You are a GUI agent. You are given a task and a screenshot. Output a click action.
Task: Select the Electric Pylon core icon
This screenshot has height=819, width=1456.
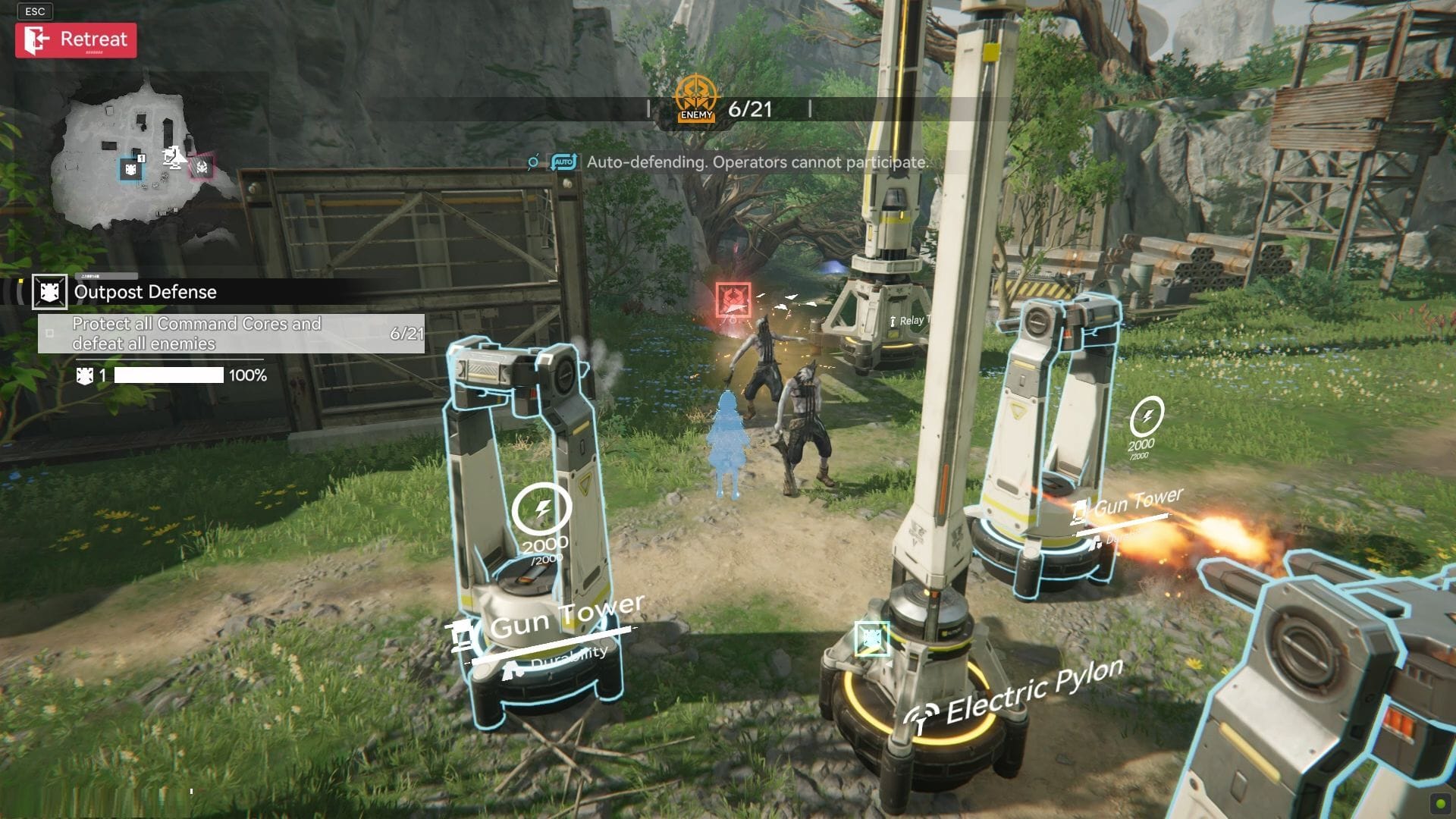tap(871, 639)
